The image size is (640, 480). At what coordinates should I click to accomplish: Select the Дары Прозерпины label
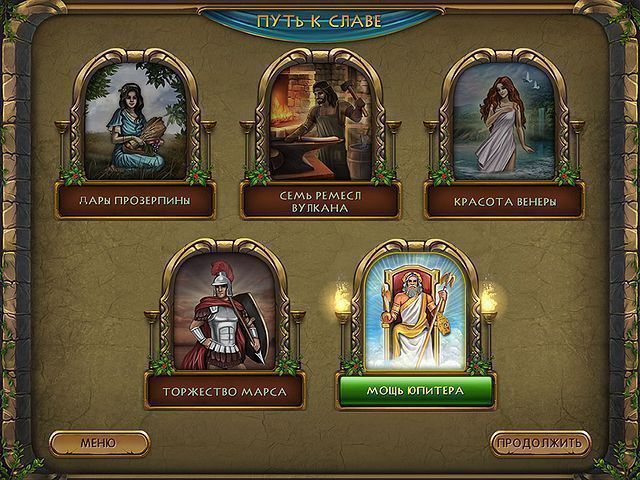(136, 200)
